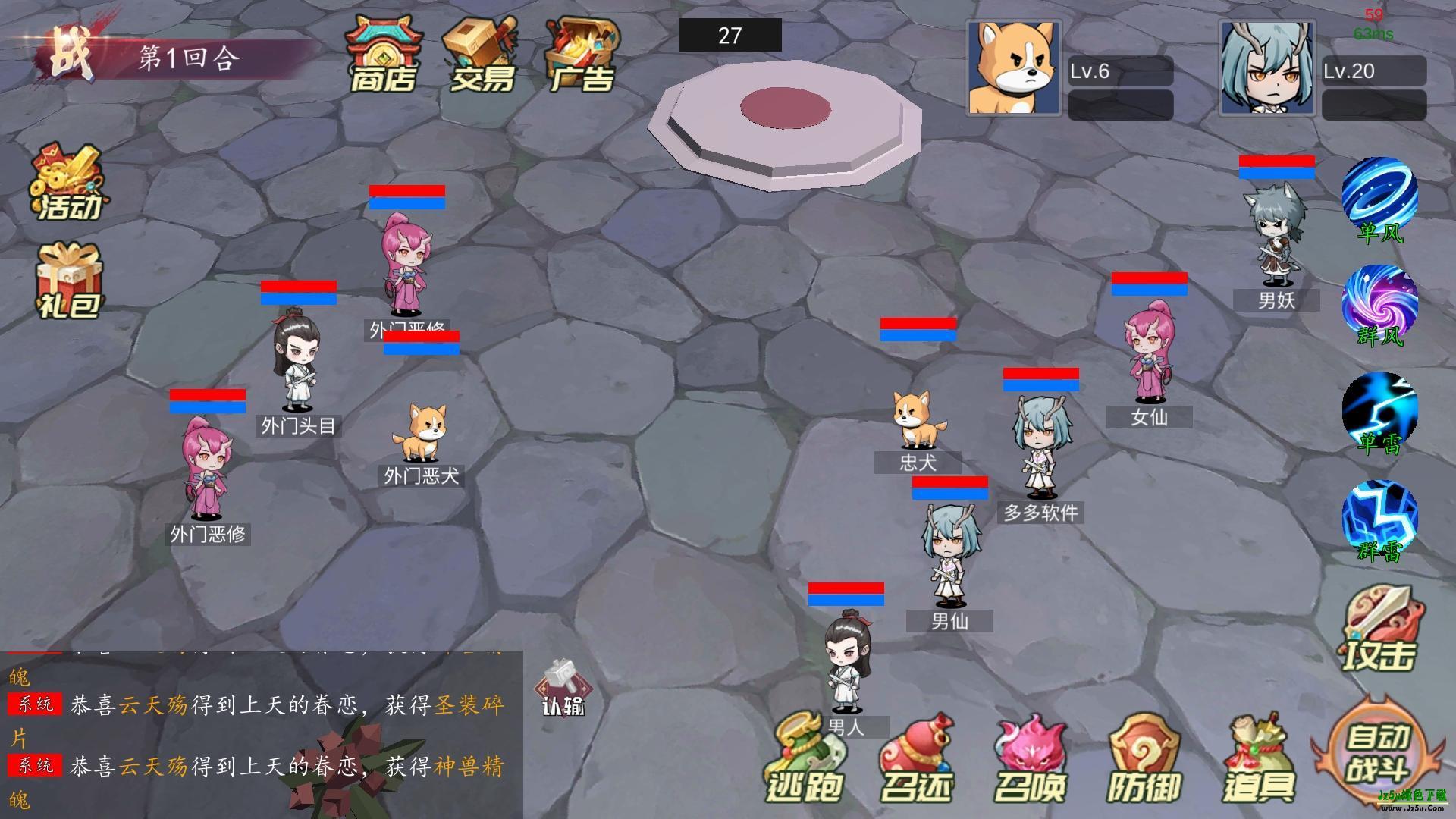Image resolution: width=1456 pixels, height=819 pixels.
Task: Open the 道具 items bag
Action: click(x=1260, y=760)
